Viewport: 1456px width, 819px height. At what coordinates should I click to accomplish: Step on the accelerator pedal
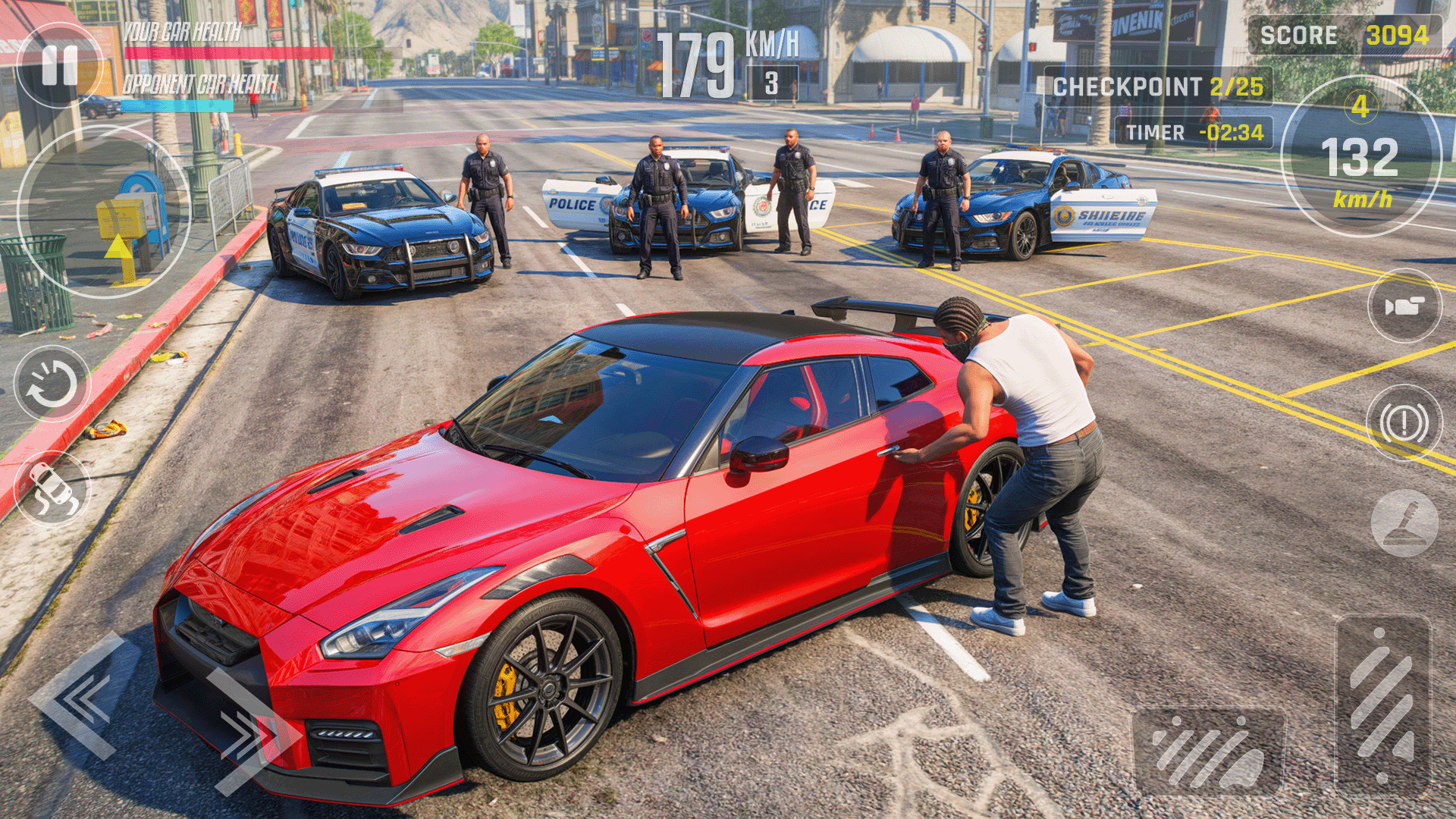point(1382,705)
